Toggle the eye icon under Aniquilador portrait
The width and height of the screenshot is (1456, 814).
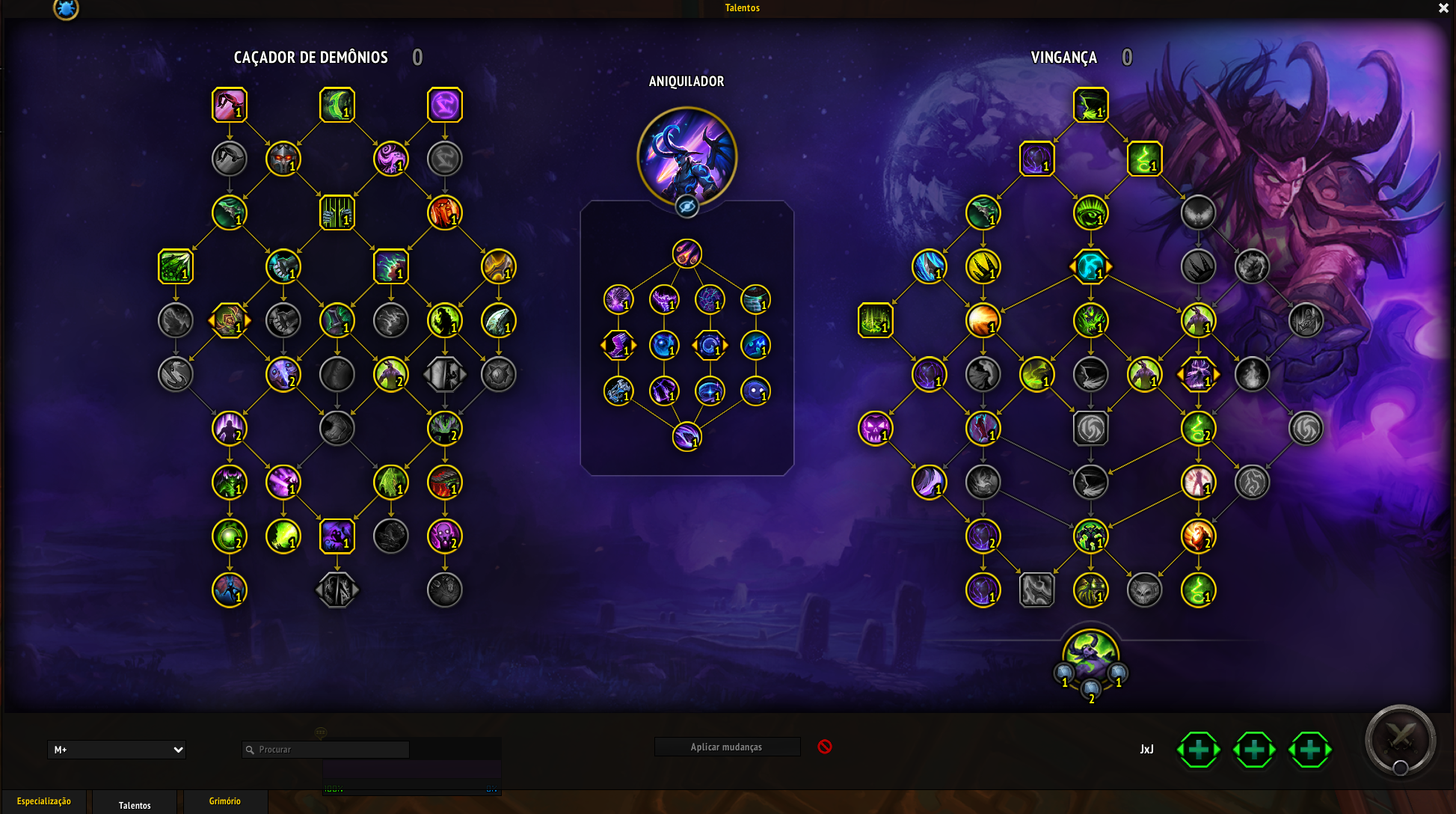[686, 206]
